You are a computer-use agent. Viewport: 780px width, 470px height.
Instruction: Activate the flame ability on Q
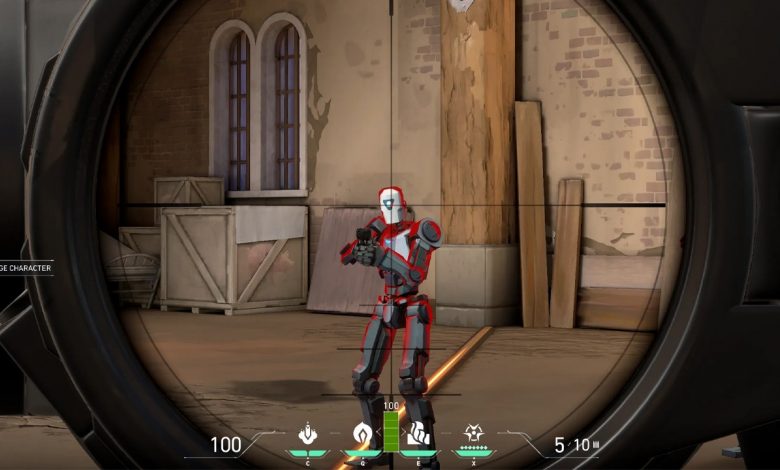tap(362, 435)
